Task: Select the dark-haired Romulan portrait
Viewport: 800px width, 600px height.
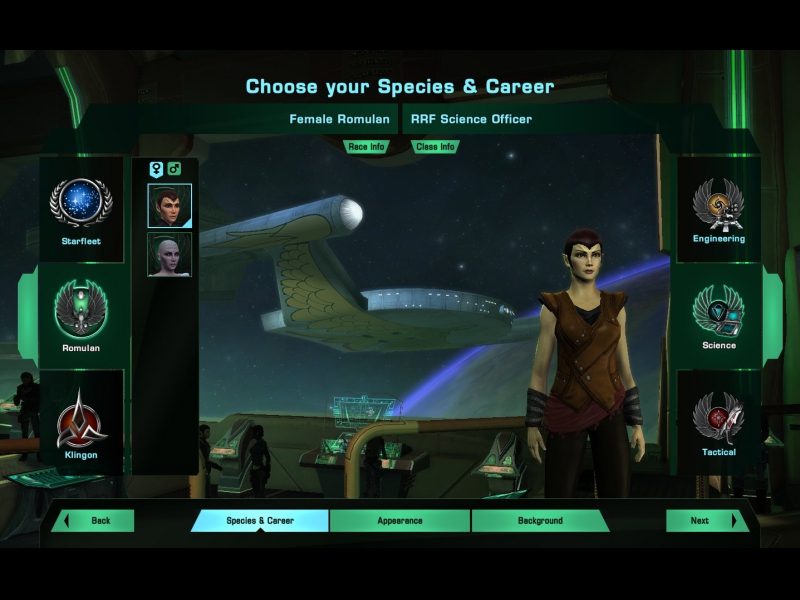Action: tap(169, 205)
